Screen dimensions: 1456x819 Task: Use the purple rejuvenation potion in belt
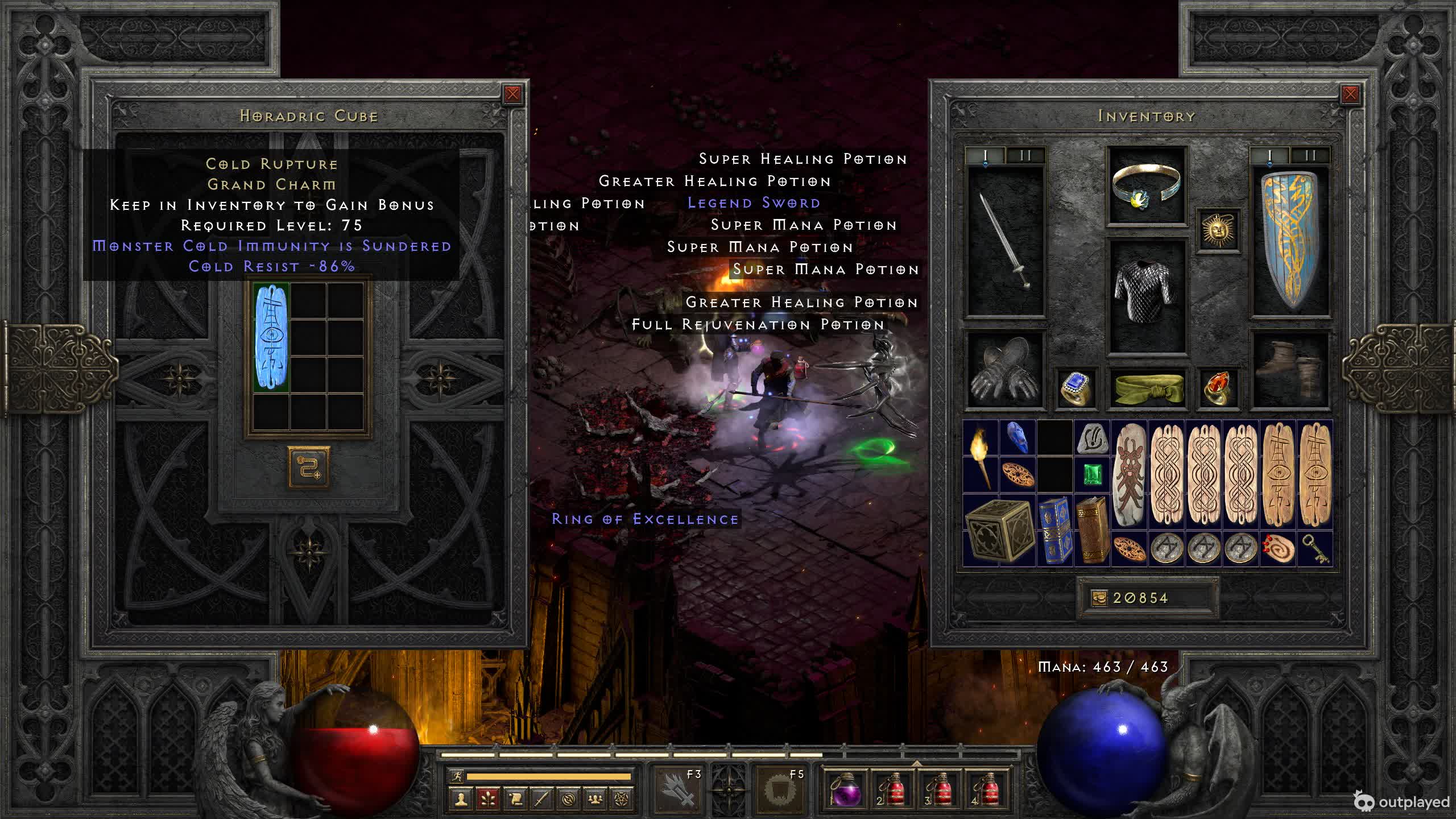pos(846,791)
